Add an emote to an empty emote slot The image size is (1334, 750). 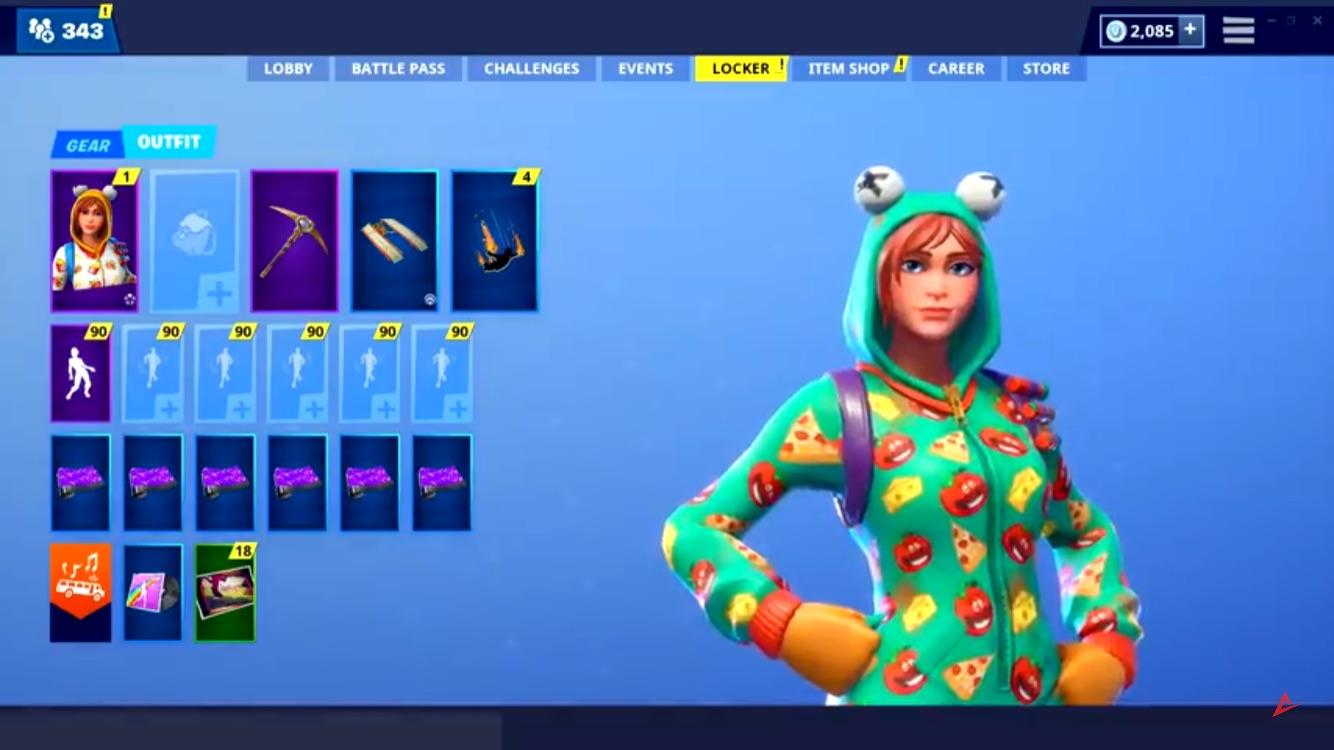152,373
